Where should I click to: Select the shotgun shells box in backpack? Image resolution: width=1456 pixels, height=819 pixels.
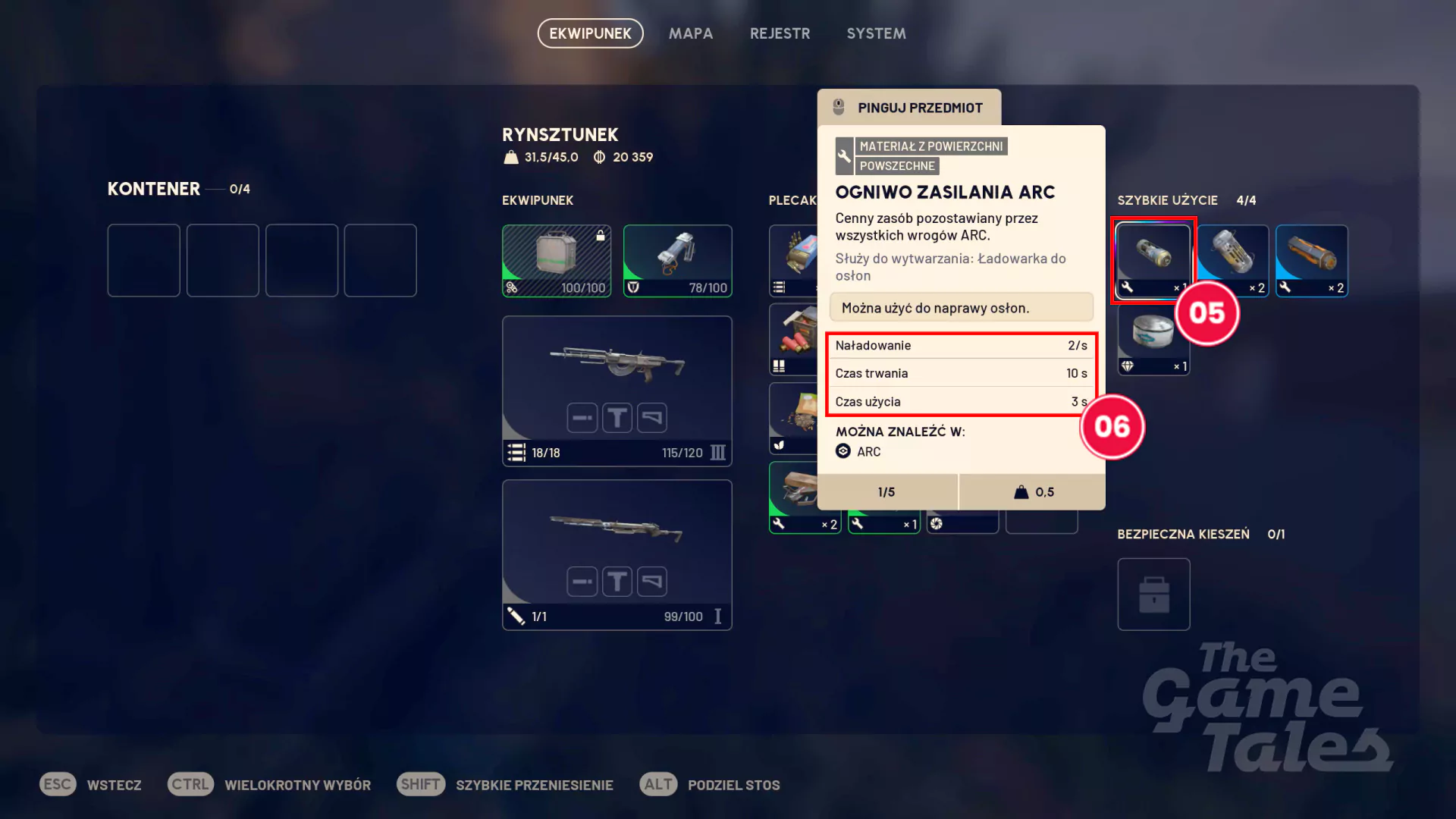(792, 339)
